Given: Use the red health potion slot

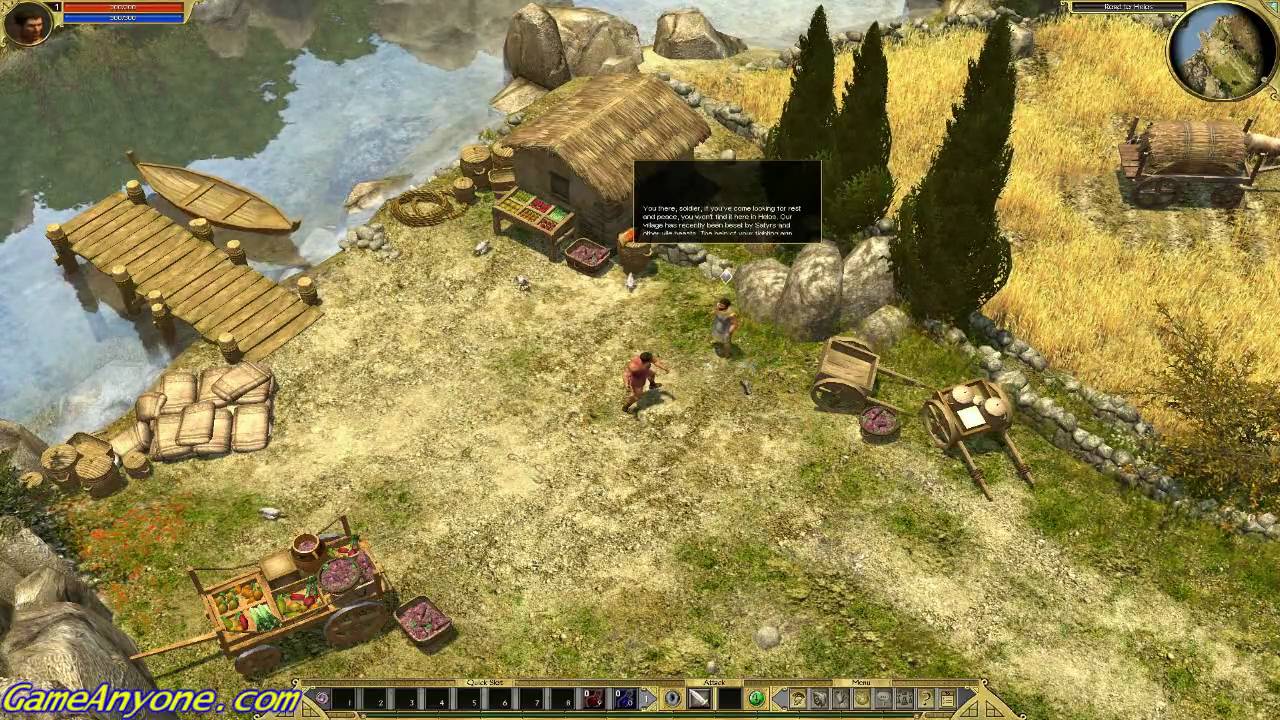Looking at the screenshot, I should [594, 699].
